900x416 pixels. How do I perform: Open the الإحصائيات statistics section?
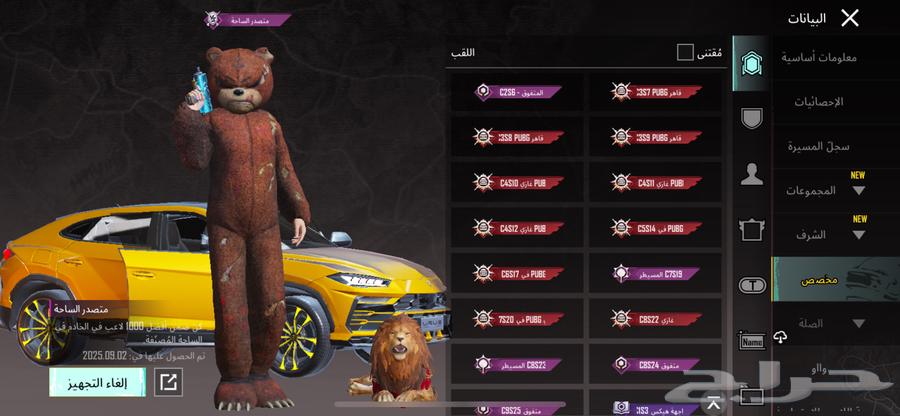point(818,102)
